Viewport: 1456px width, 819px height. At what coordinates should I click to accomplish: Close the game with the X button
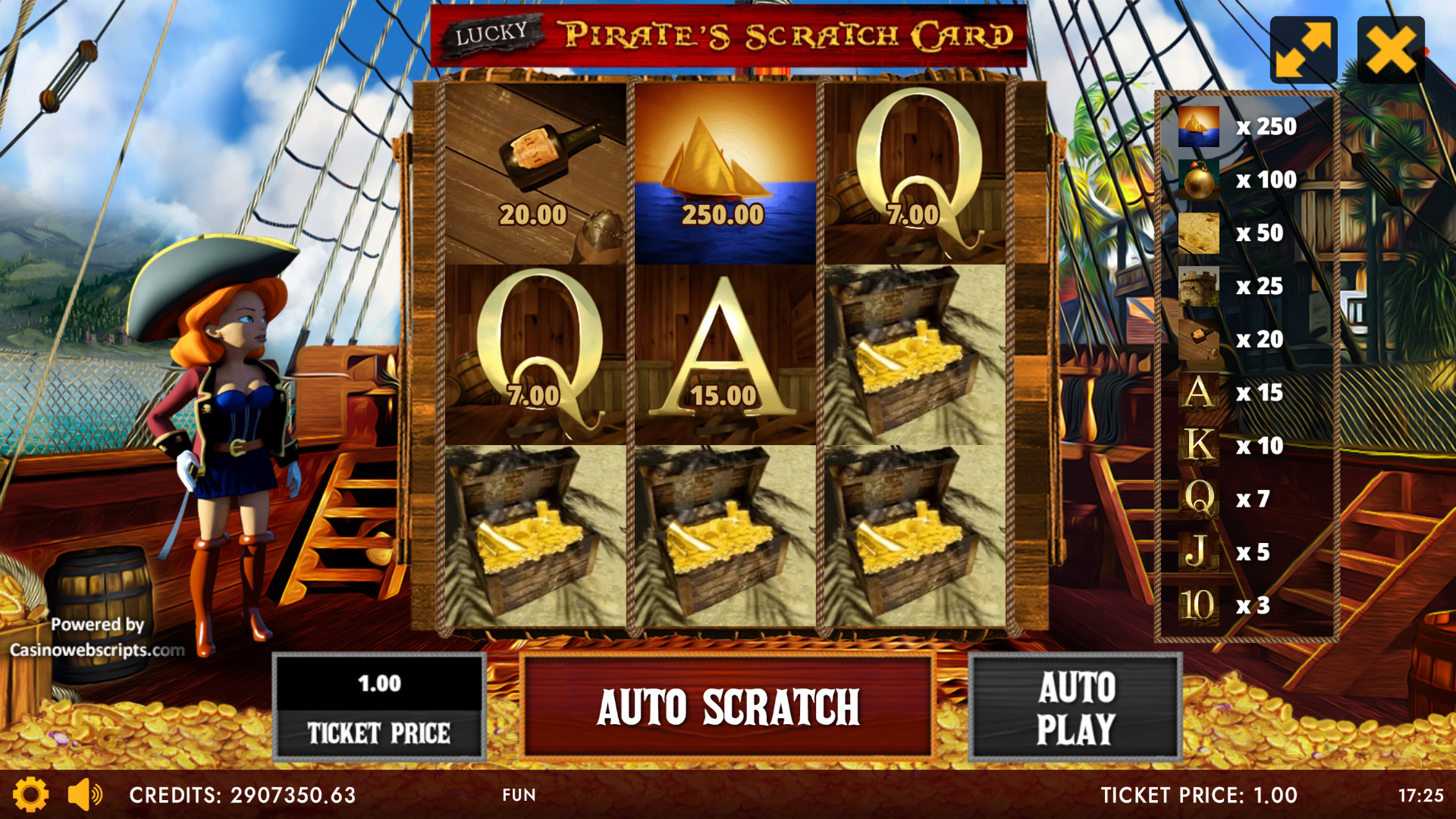click(x=1391, y=50)
